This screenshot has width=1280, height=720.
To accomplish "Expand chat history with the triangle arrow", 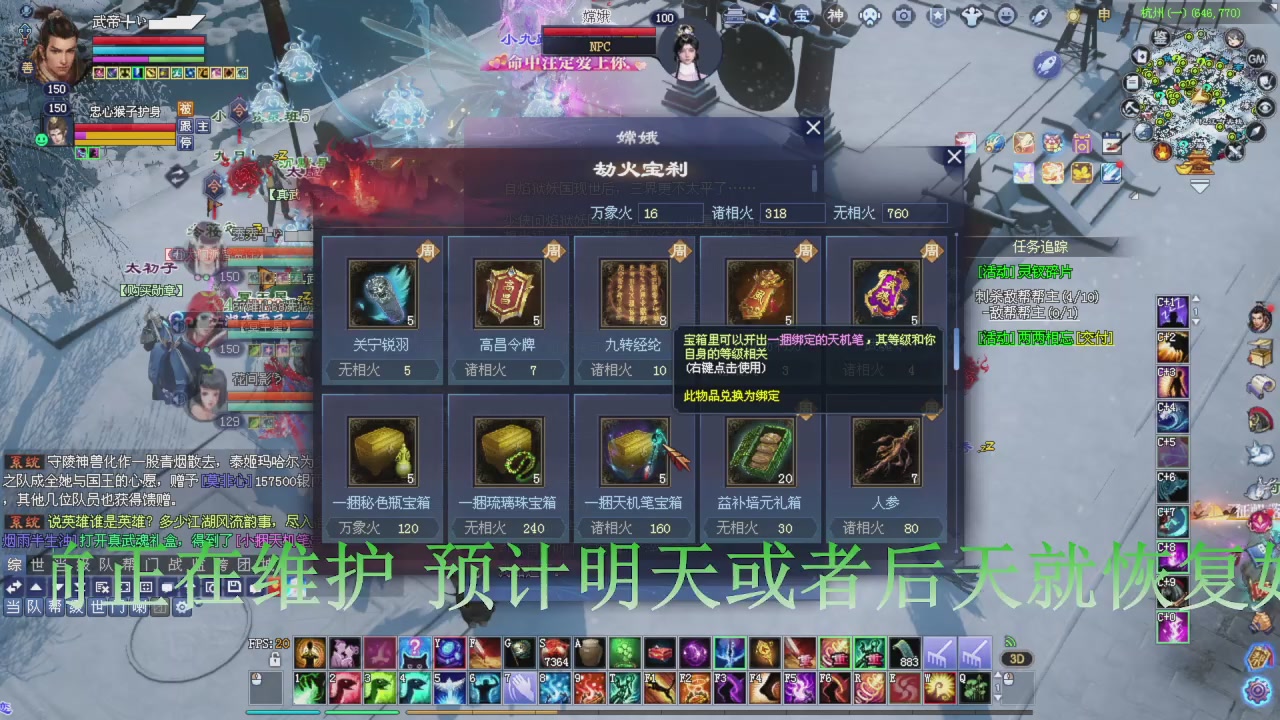I will pos(36,586).
